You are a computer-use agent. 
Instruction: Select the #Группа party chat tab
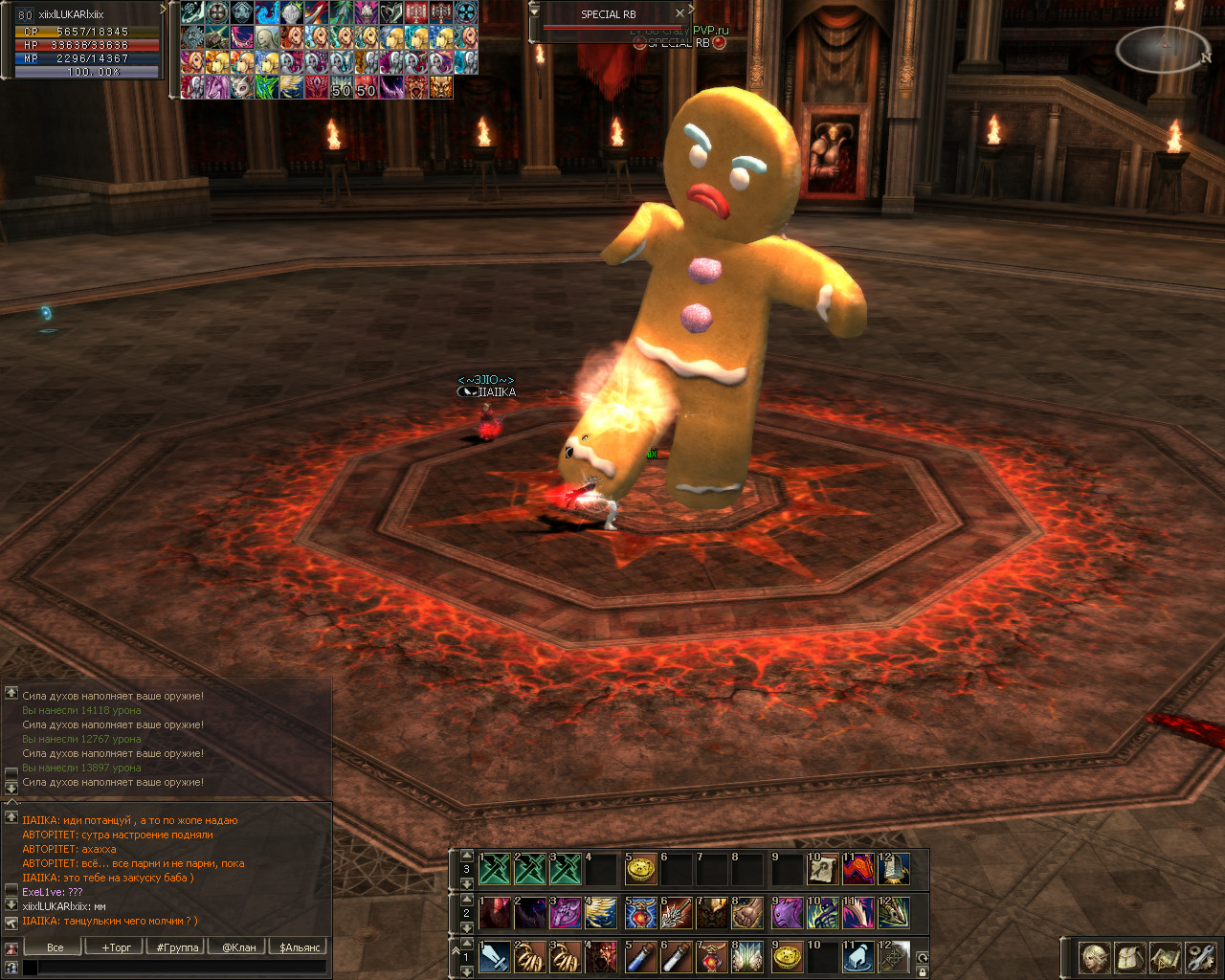pos(178,947)
